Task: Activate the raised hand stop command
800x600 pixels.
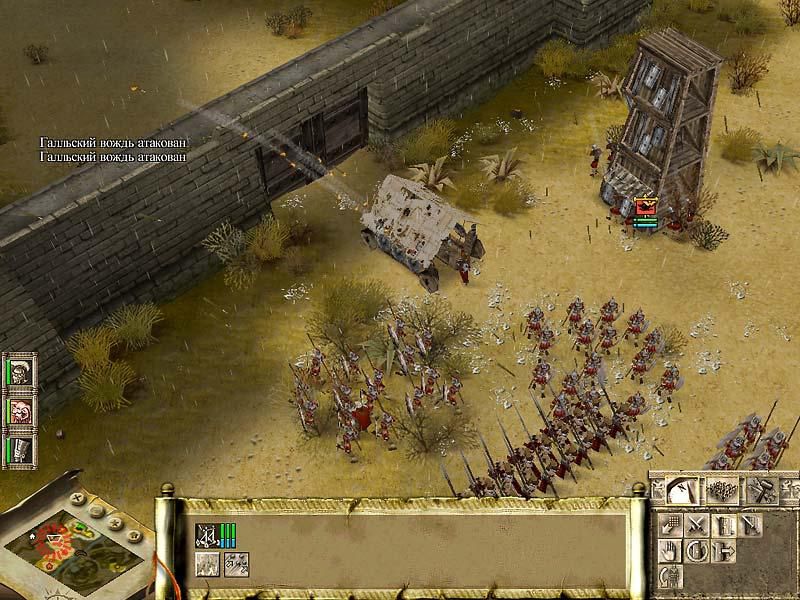Action: pos(670,550)
